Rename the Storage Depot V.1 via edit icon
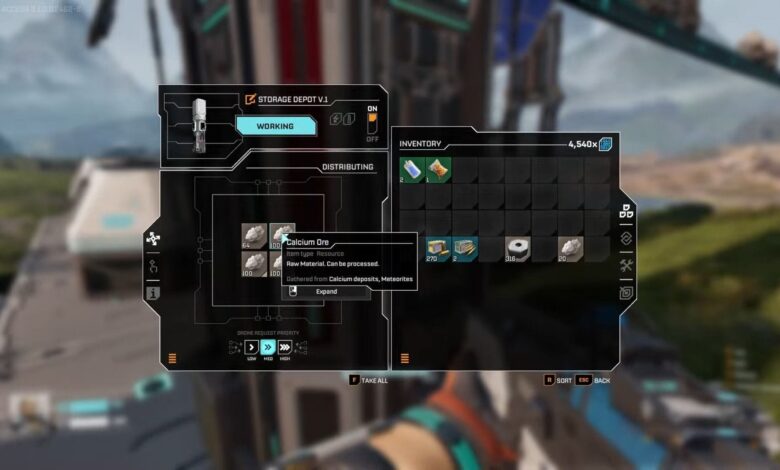This screenshot has width=780, height=470. pyautogui.click(x=251, y=99)
